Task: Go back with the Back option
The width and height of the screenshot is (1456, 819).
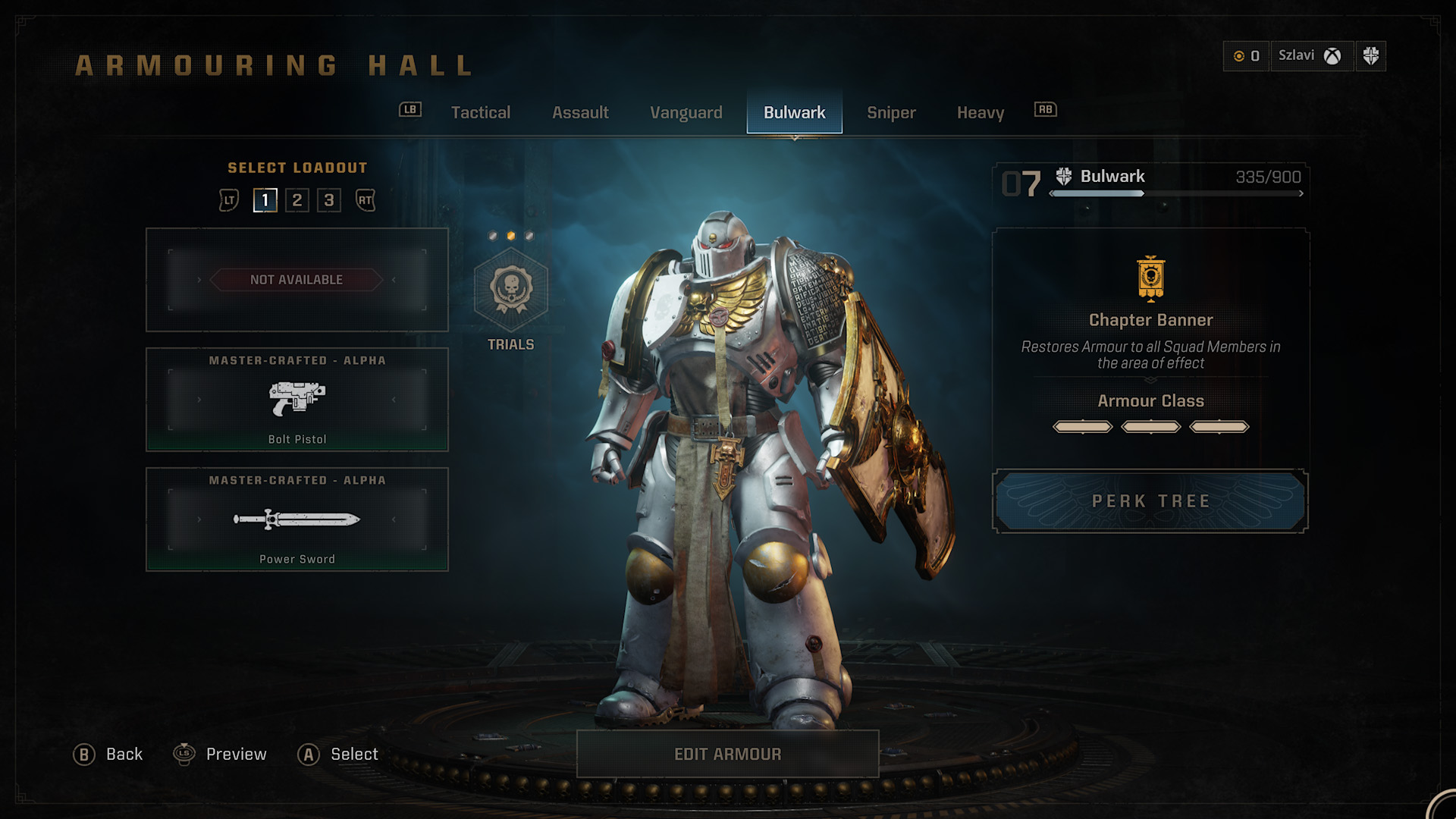Action: (x=108, y=755)
